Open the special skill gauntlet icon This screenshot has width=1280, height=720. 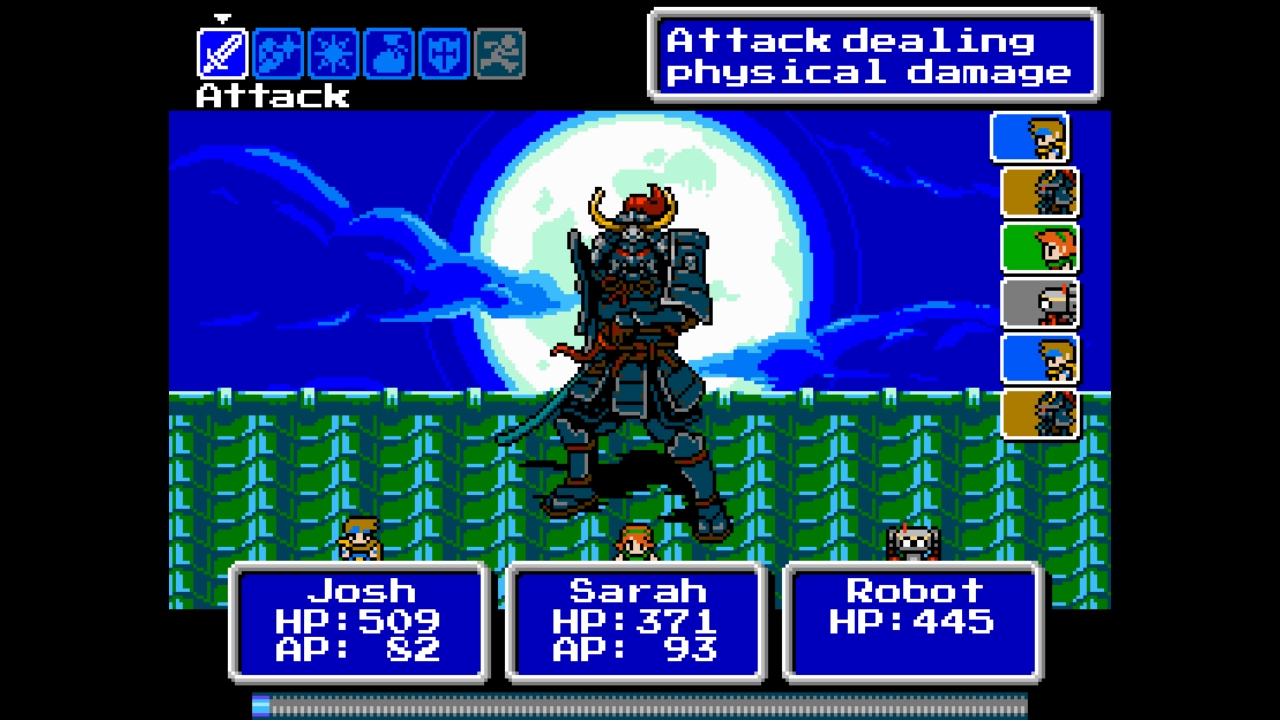(x=277, y=55)
